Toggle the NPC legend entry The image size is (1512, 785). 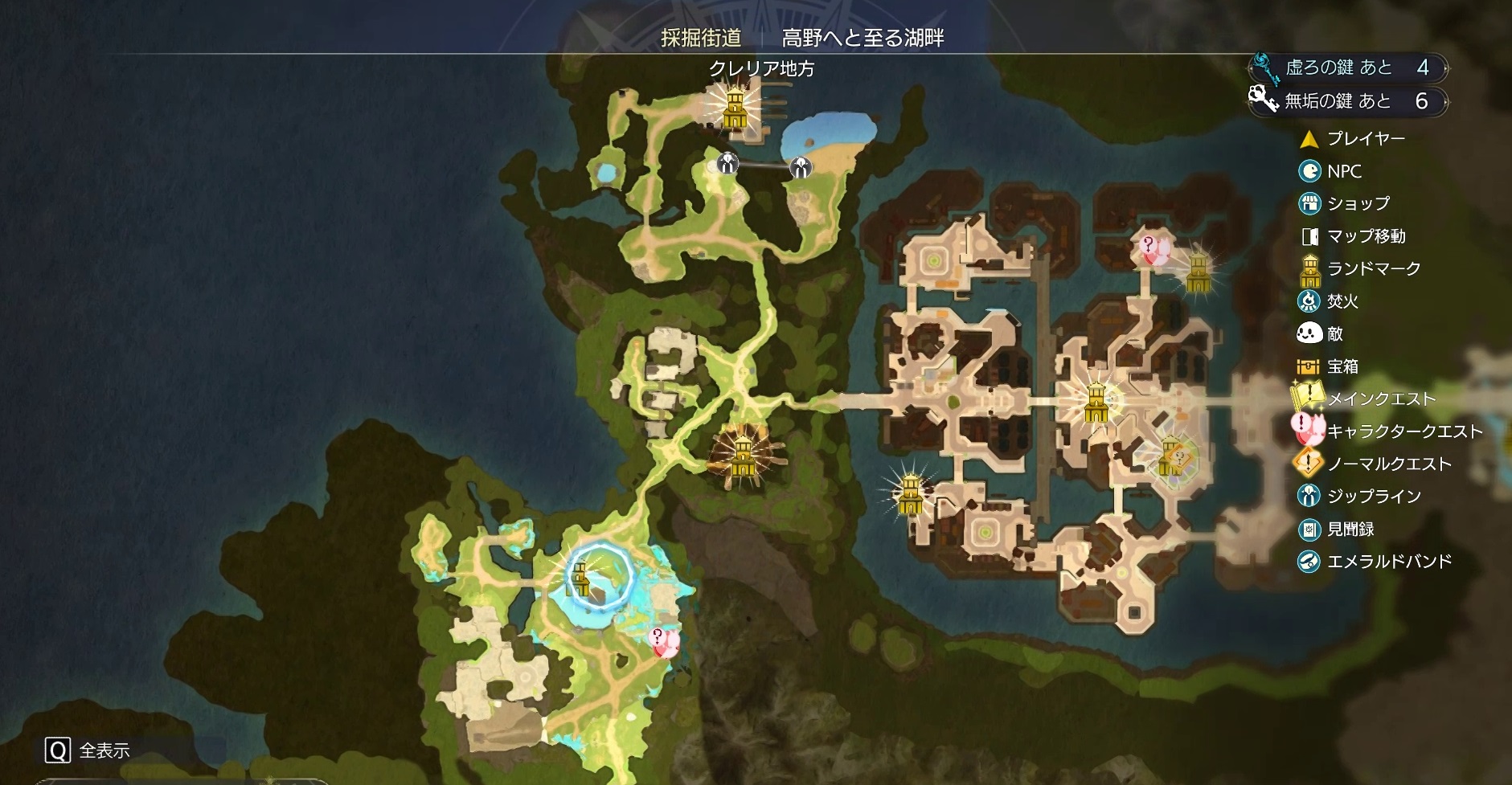coord(1343,171)
